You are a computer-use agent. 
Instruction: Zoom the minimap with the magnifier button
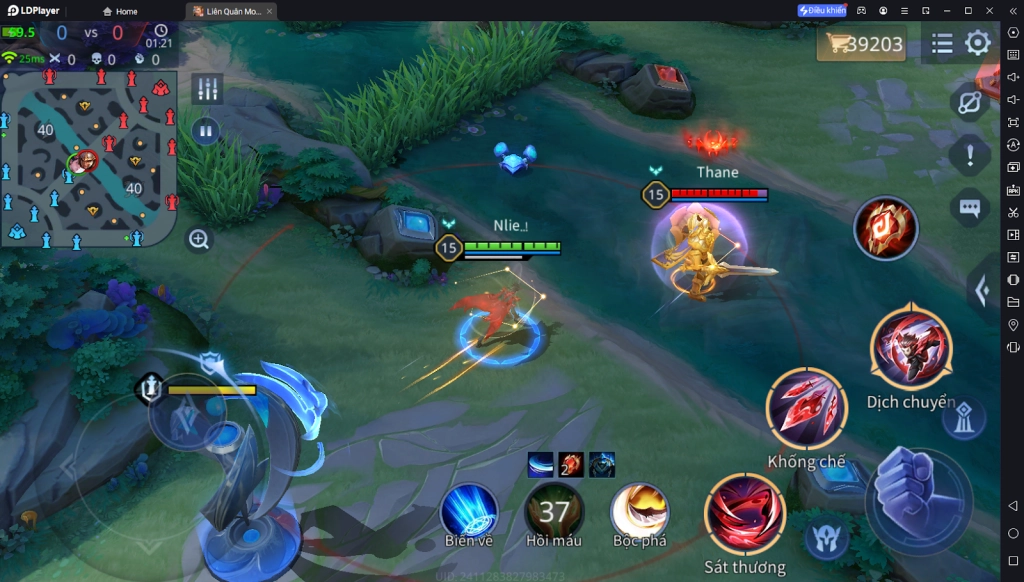pos(199,239)
